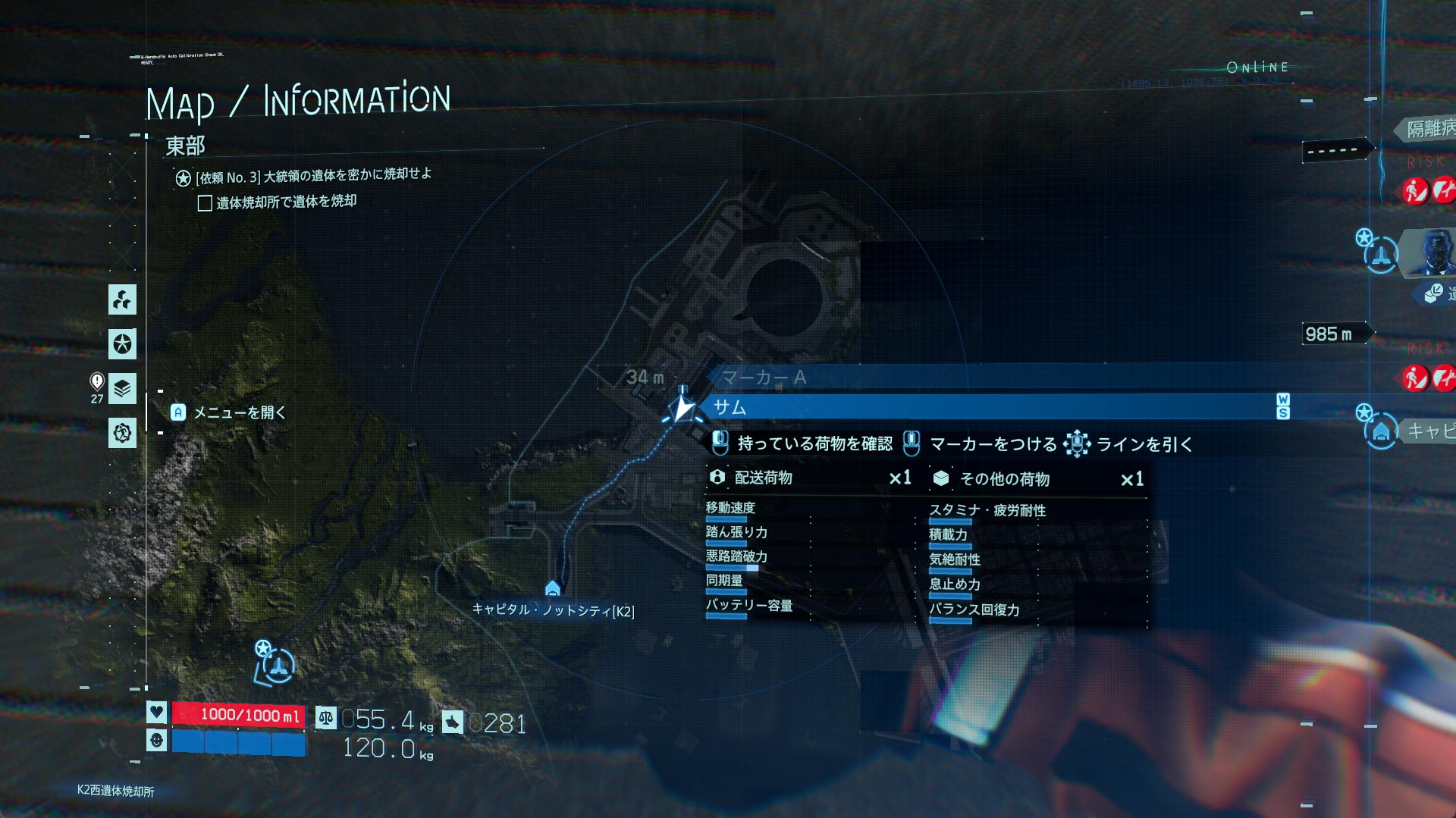Select the マーカー A row

point(763,378)
